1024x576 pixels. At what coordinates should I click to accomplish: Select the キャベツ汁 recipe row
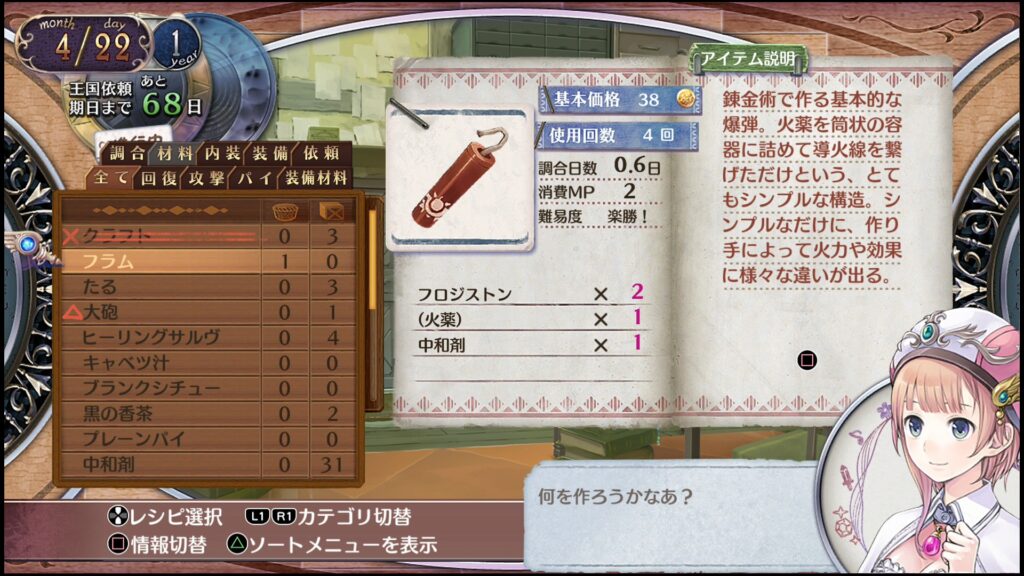160,363
